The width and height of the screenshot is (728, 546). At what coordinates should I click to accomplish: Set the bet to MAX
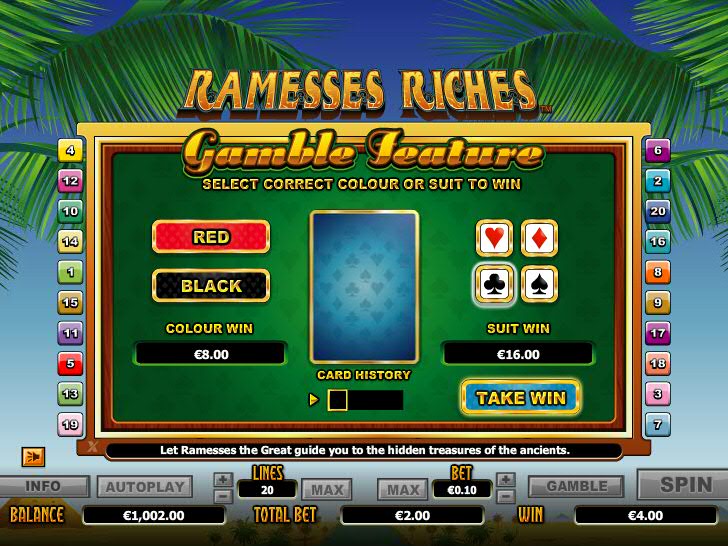pos(403,489)
